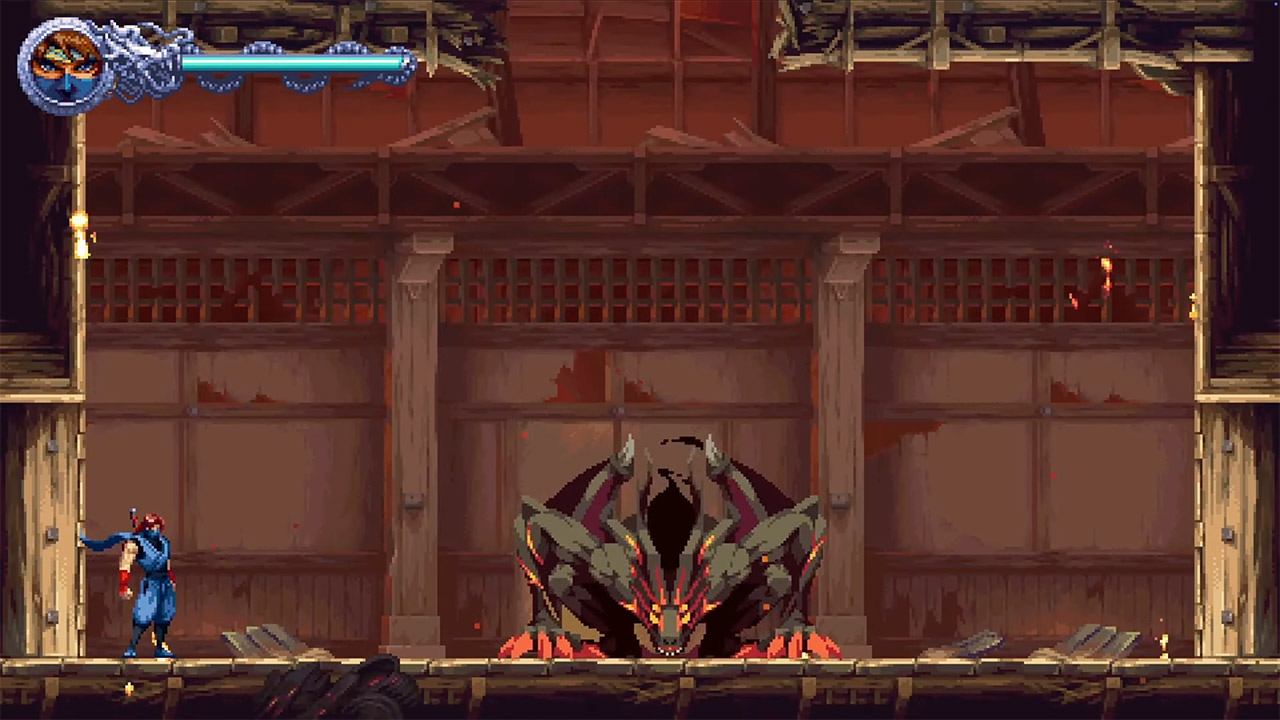
Task: Click the cyan health bar
Action: click(x=290, y=64)
